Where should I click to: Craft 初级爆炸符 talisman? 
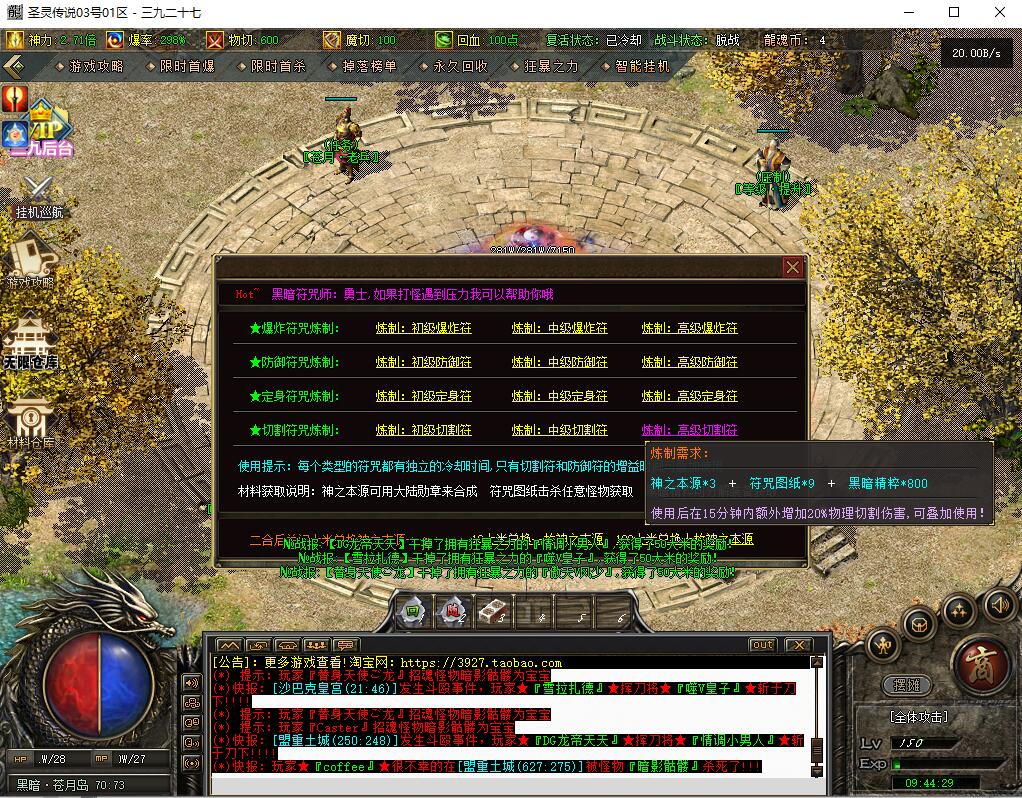[x=423, y=328]
